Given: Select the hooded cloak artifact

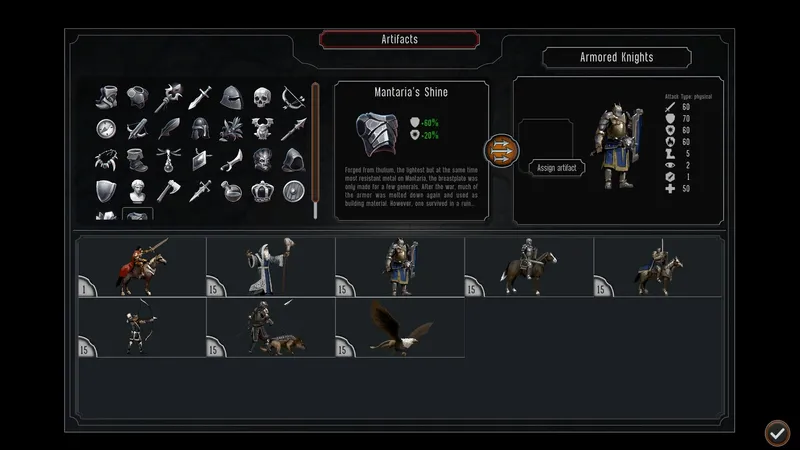Looking at the screenshot, I should coord(293,159).
